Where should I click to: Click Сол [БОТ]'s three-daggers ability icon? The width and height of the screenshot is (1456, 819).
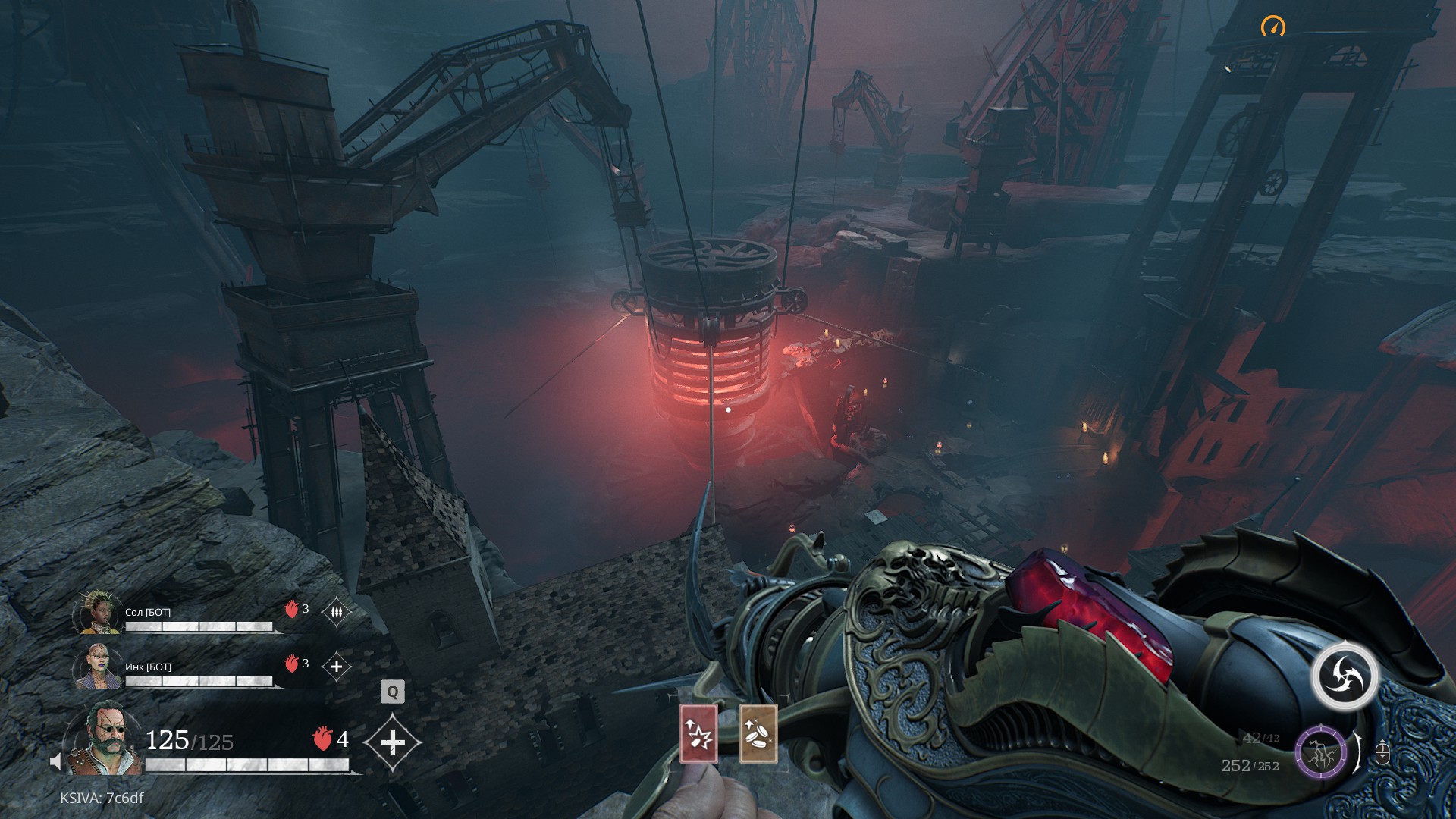[x=337, y=611]
